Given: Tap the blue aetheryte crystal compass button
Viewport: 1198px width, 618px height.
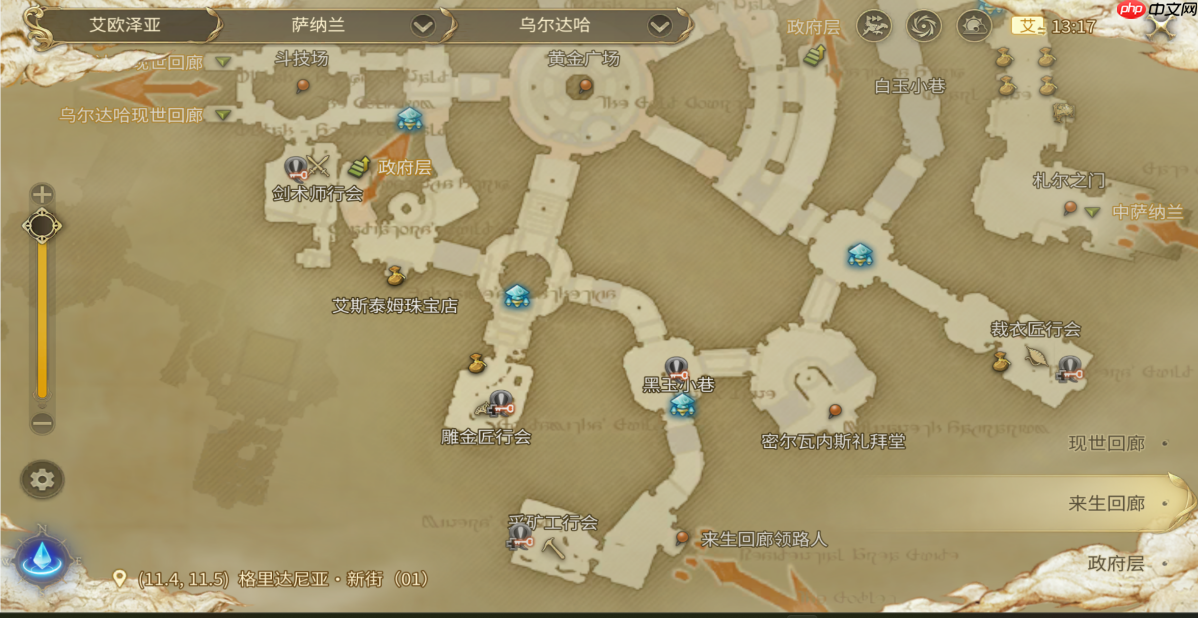Looking at the screenshot, I should [x=42, y=558].
